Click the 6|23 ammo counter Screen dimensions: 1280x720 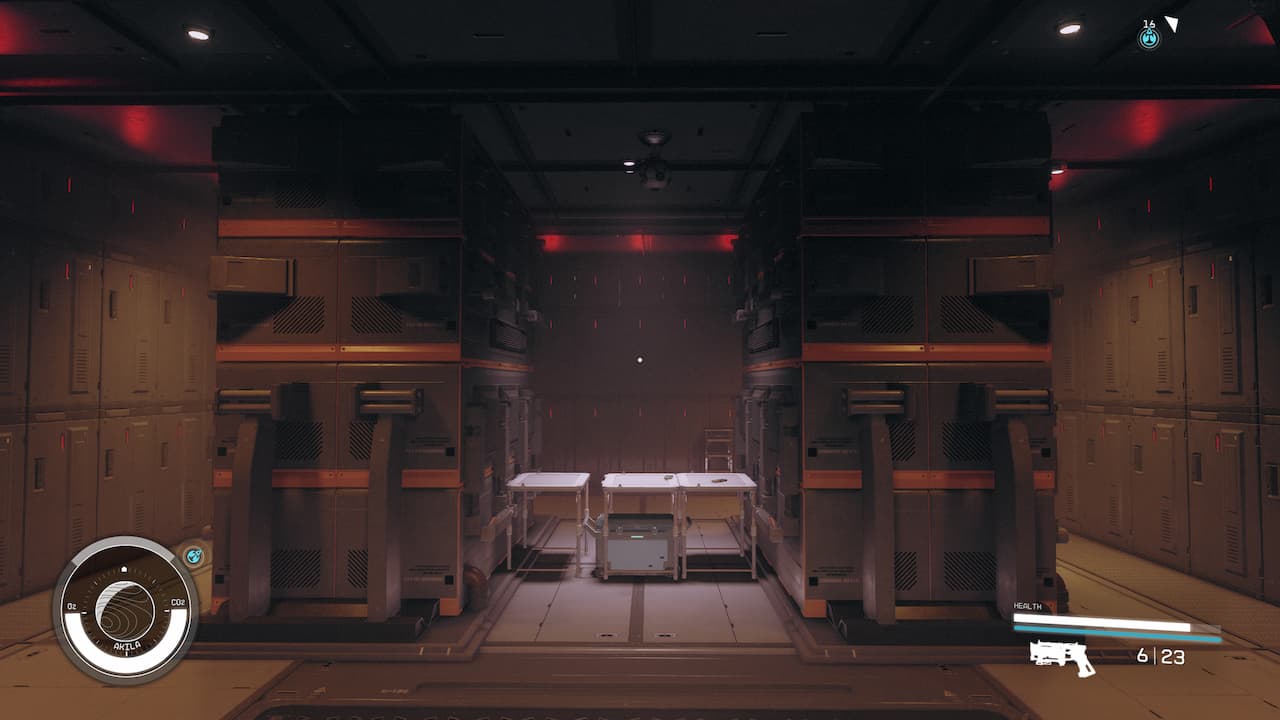(1160, 657)
